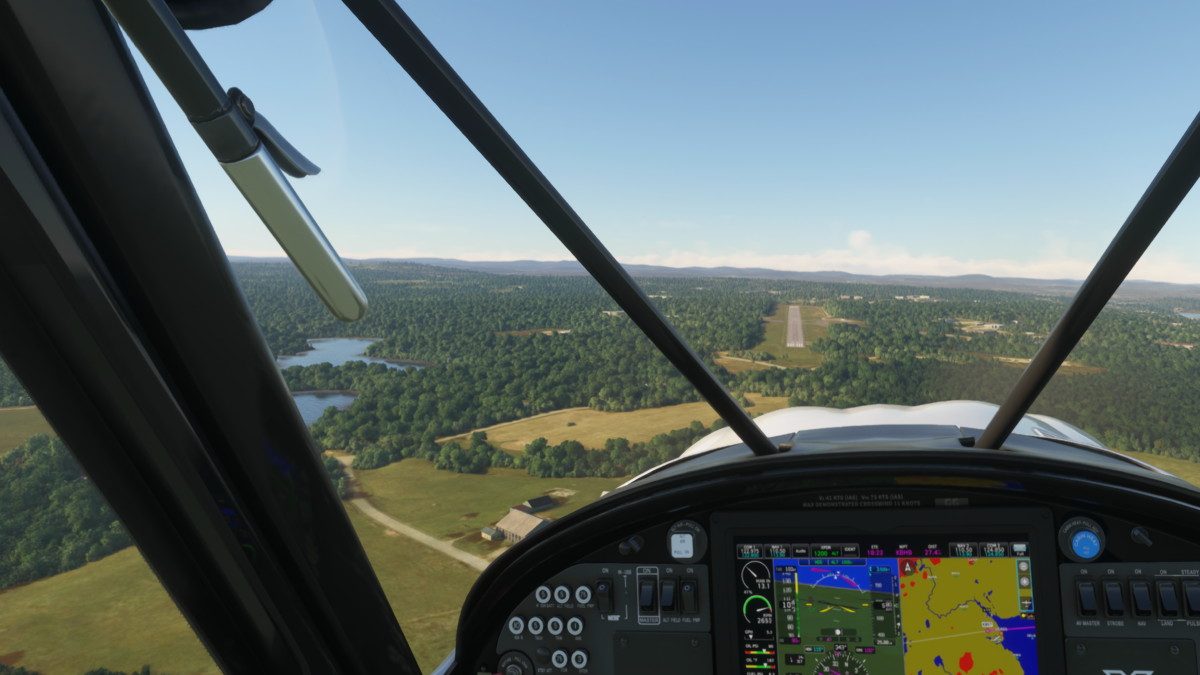
Task: Turn on the STROBE light switch
Action: tap(1113, 598)
